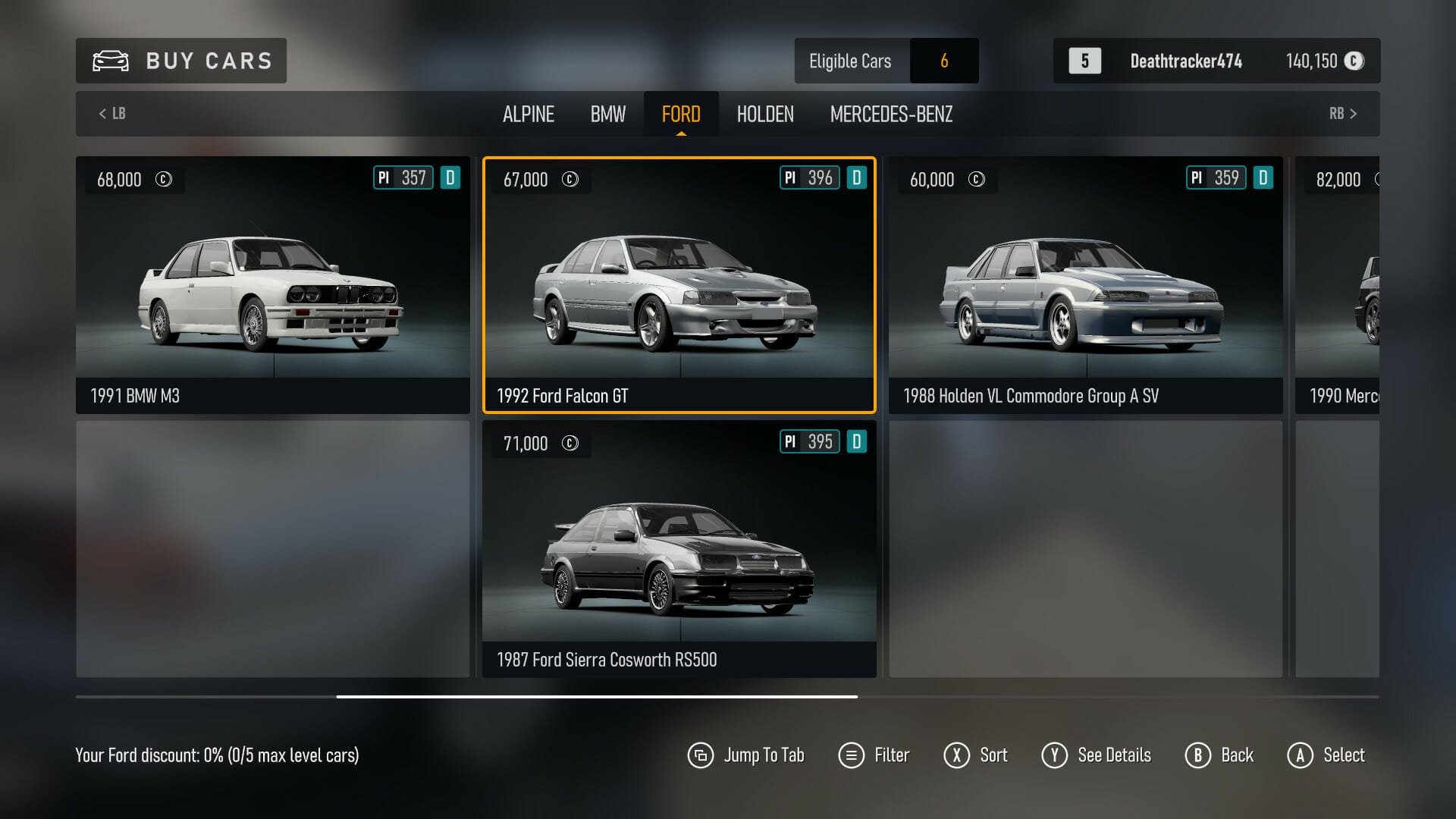Go Back from the Buy Cars screen
Image resolution: width=1456 pixels, height=819 pixels.
click(1219, 755)
